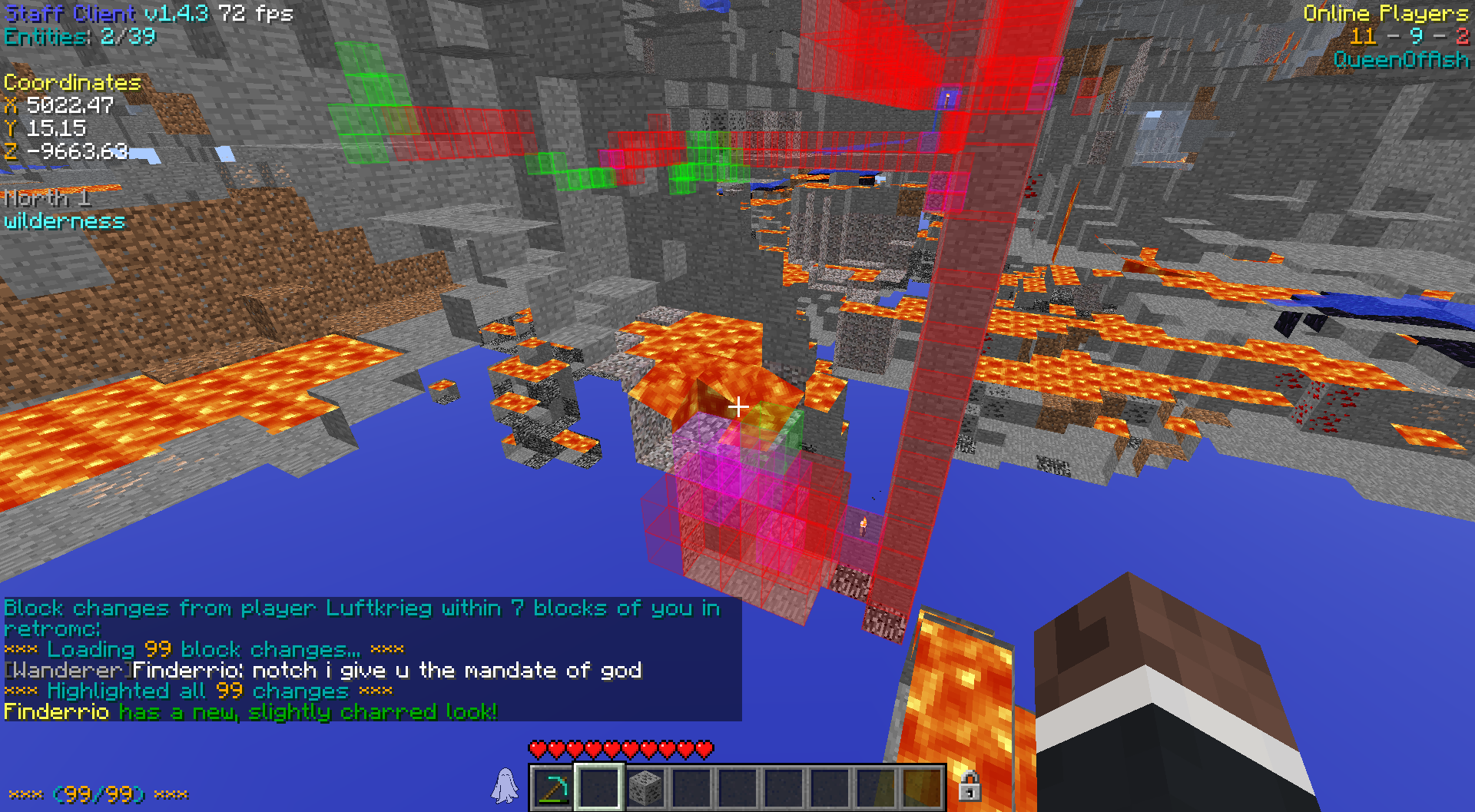Select the diamond pickaxe hotbar slot
Viewport: 1475px width, 812px height.
pyautogui.click(x=552, y=788)
